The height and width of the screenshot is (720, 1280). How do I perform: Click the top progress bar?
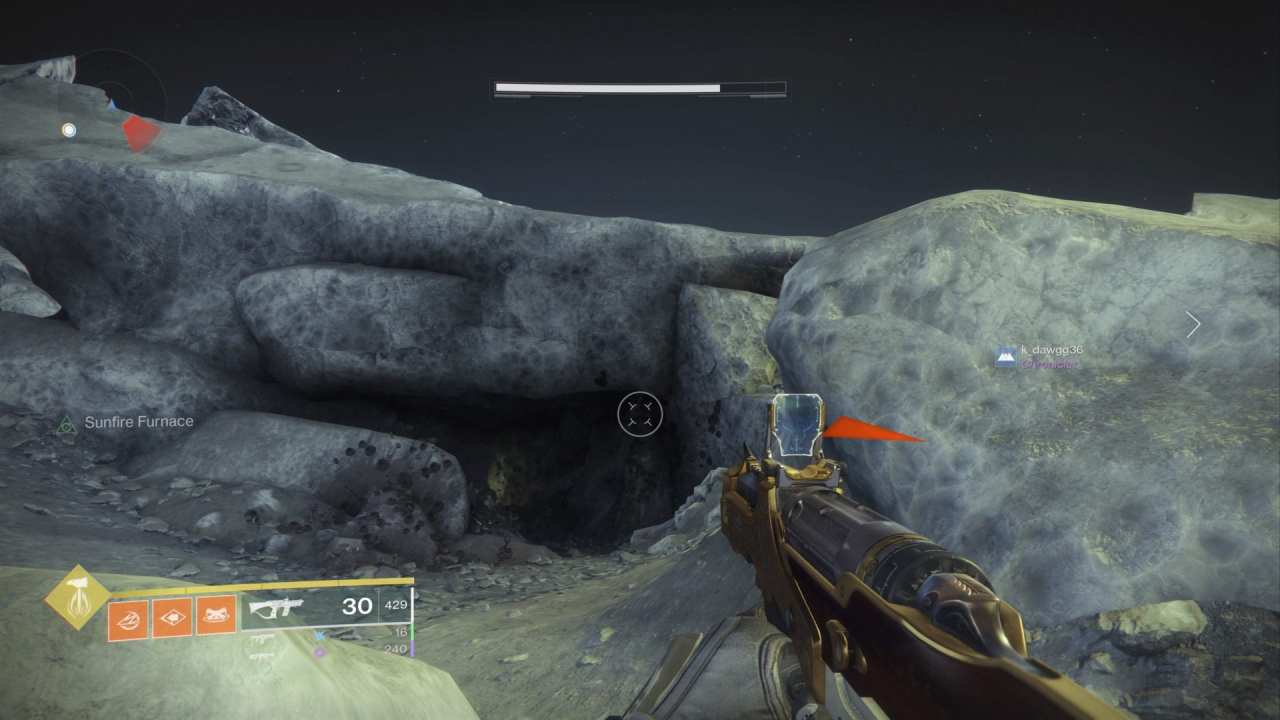(x=640, y=88)
